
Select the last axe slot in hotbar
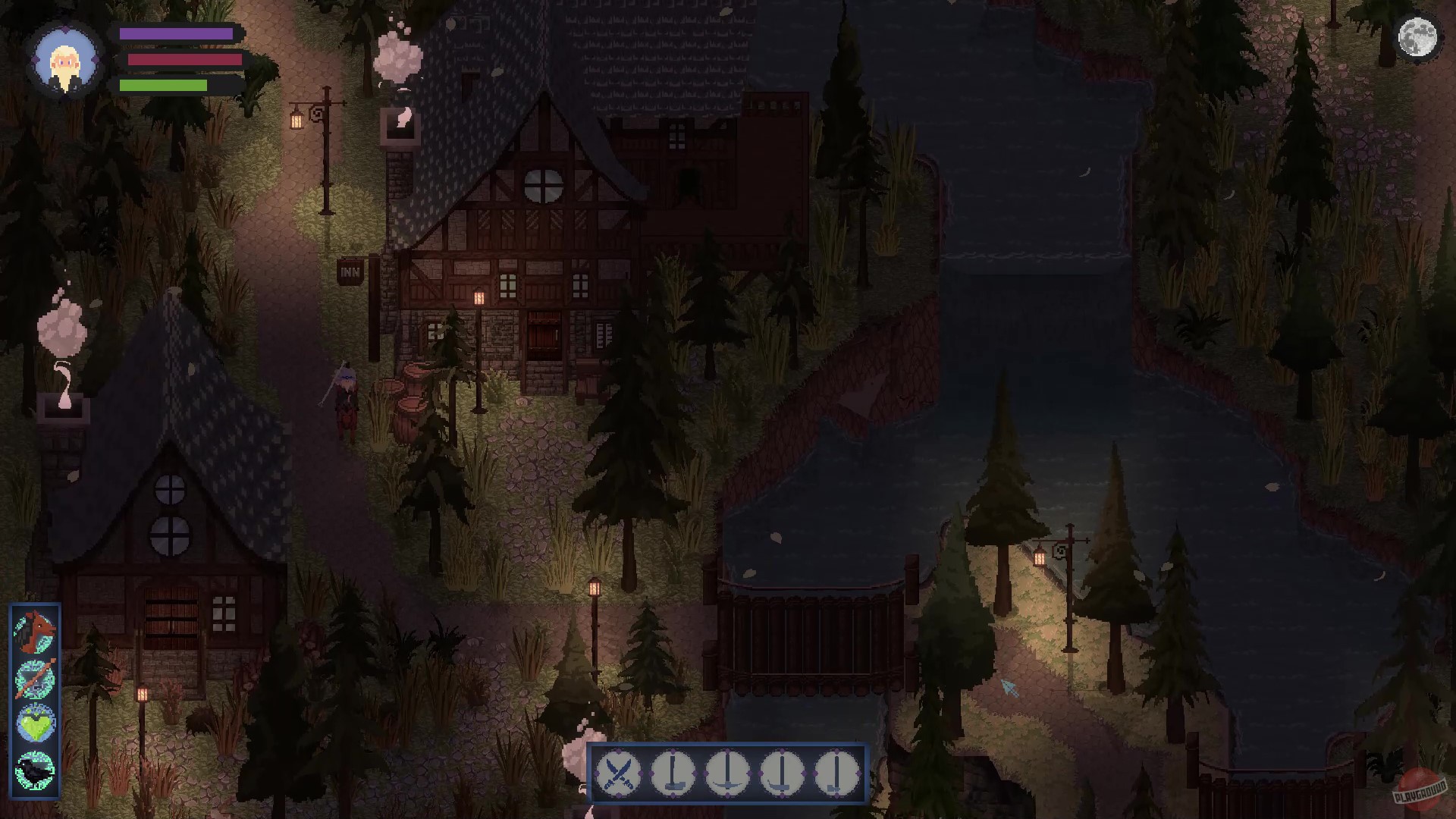pos(837,772)
